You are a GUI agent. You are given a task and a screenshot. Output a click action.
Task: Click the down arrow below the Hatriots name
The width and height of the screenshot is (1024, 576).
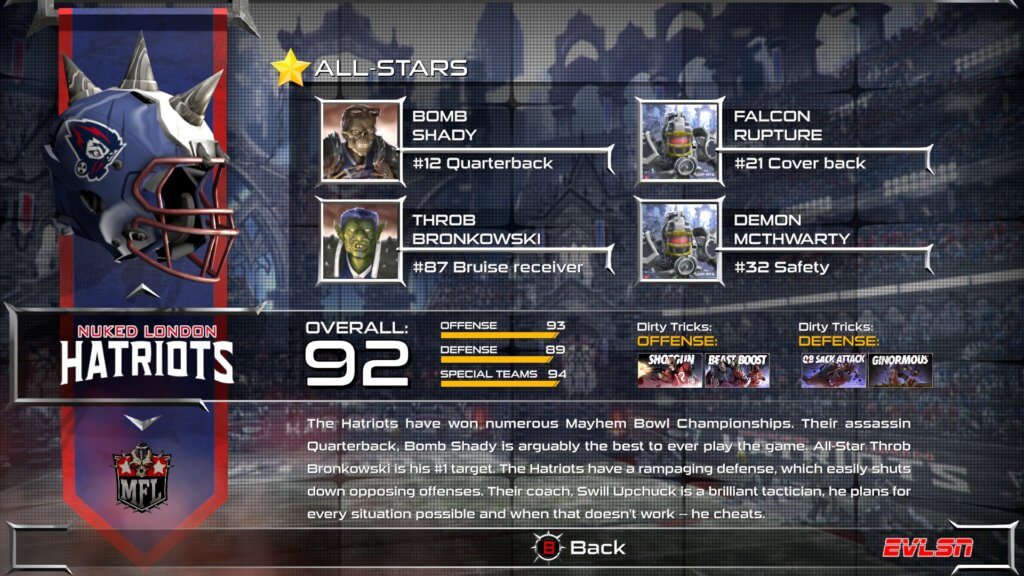pos(144,421)
